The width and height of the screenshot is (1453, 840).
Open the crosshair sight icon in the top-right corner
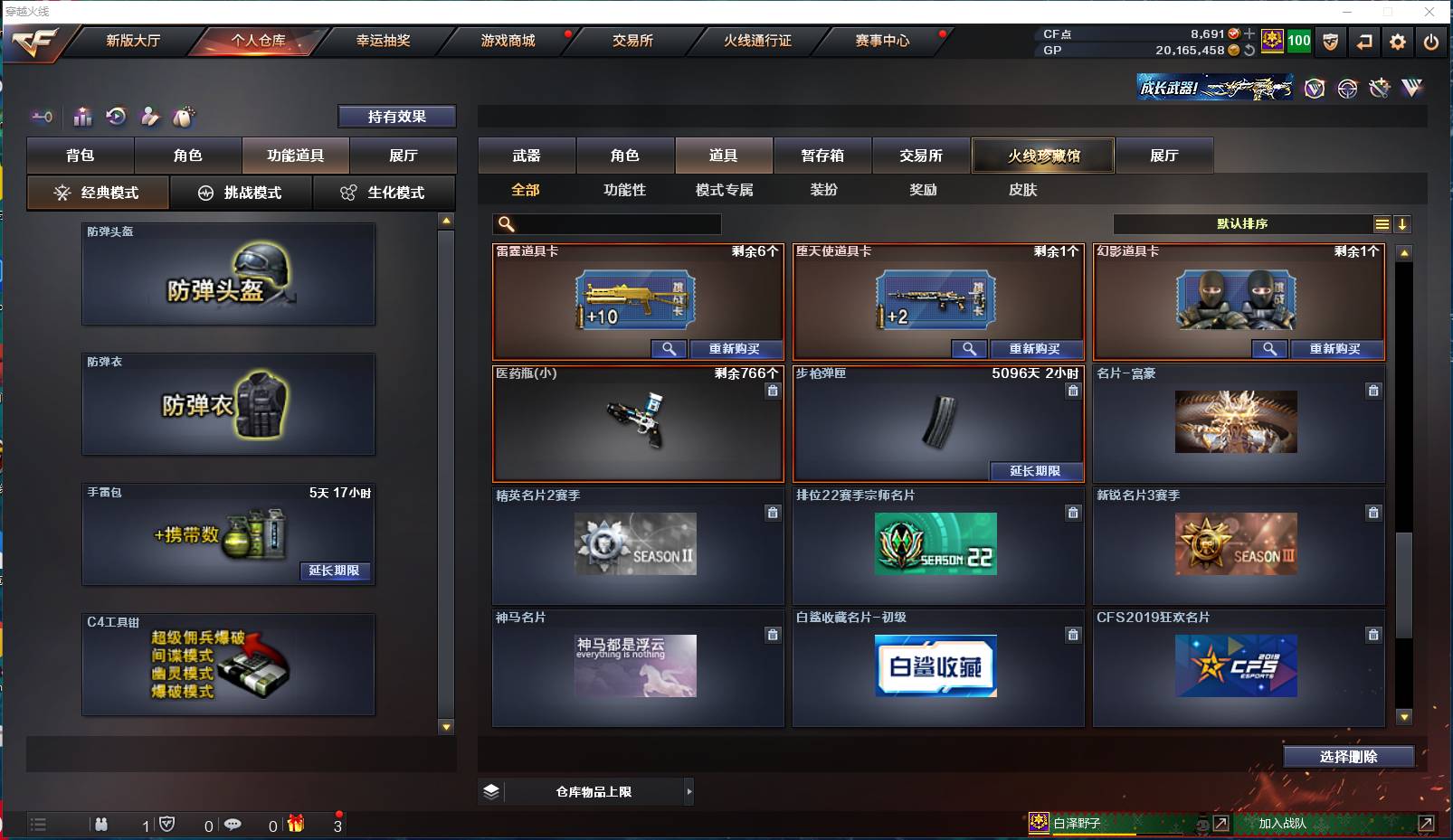click(x=1347, y=89)
